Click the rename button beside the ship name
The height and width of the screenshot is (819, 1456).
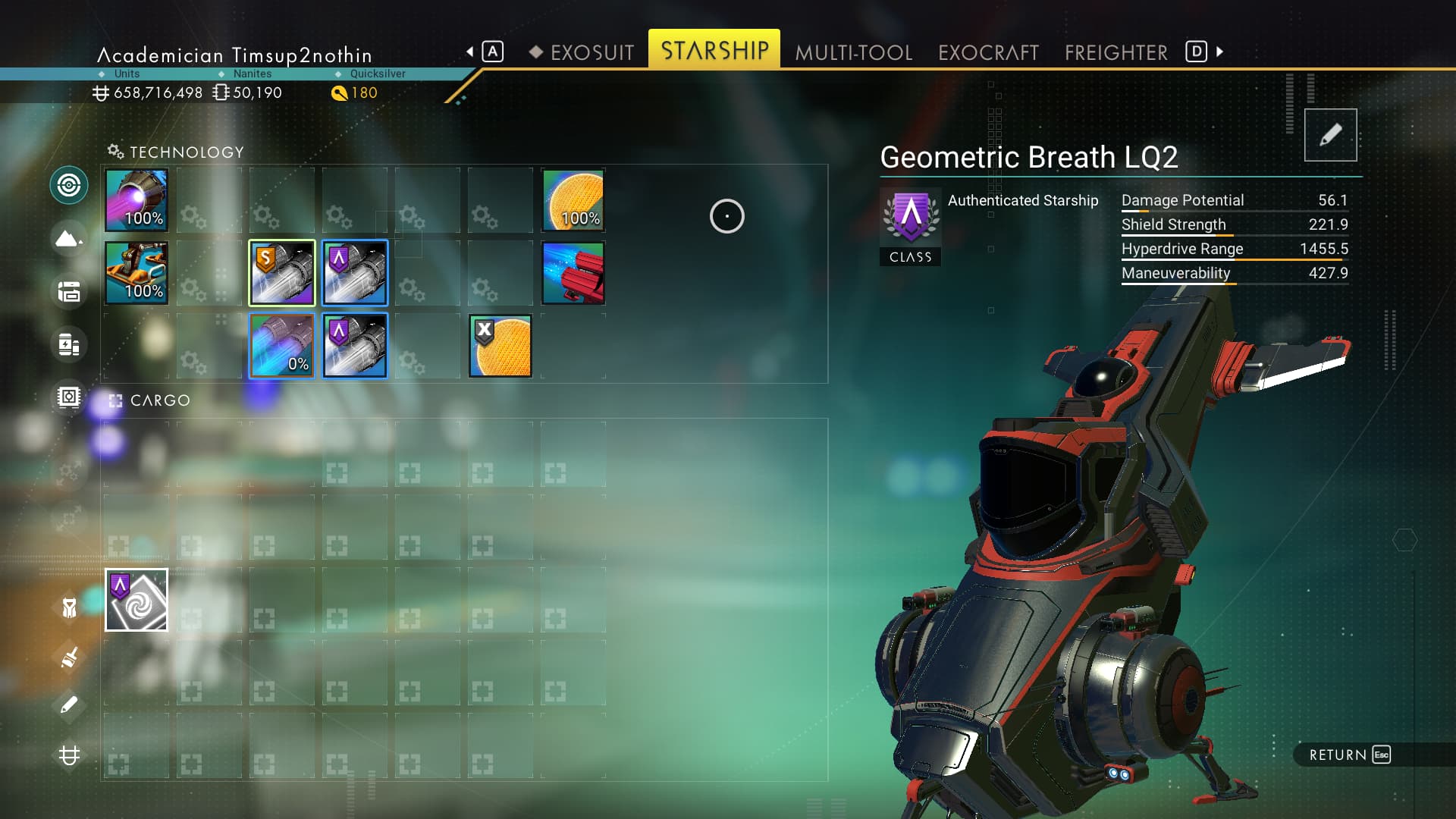(1330, 135)
